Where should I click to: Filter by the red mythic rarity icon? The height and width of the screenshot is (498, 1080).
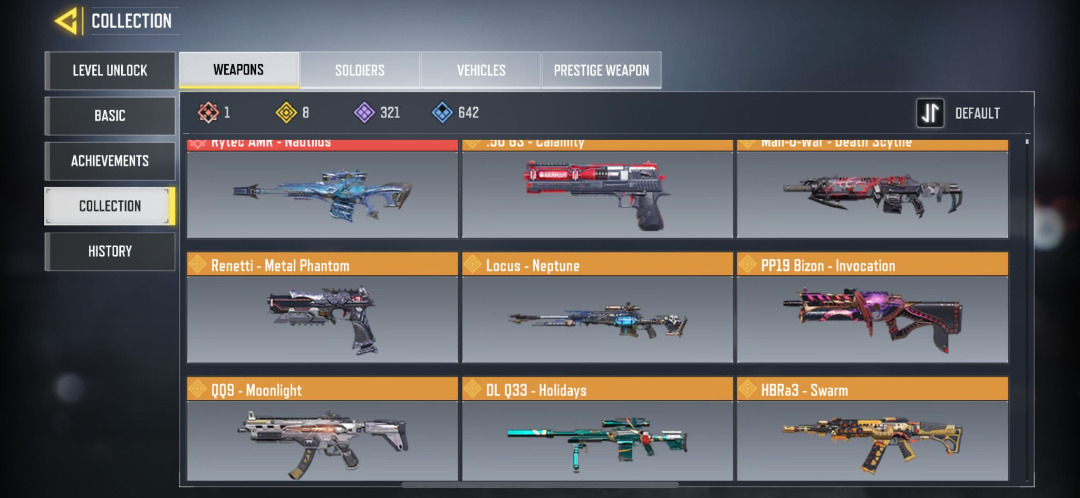tap(207, 113)
